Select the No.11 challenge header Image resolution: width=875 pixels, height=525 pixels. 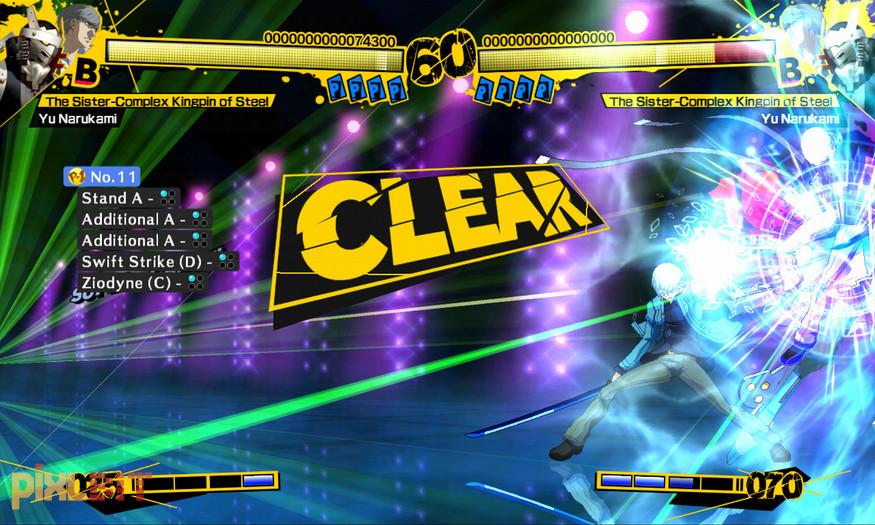(103, 176)
